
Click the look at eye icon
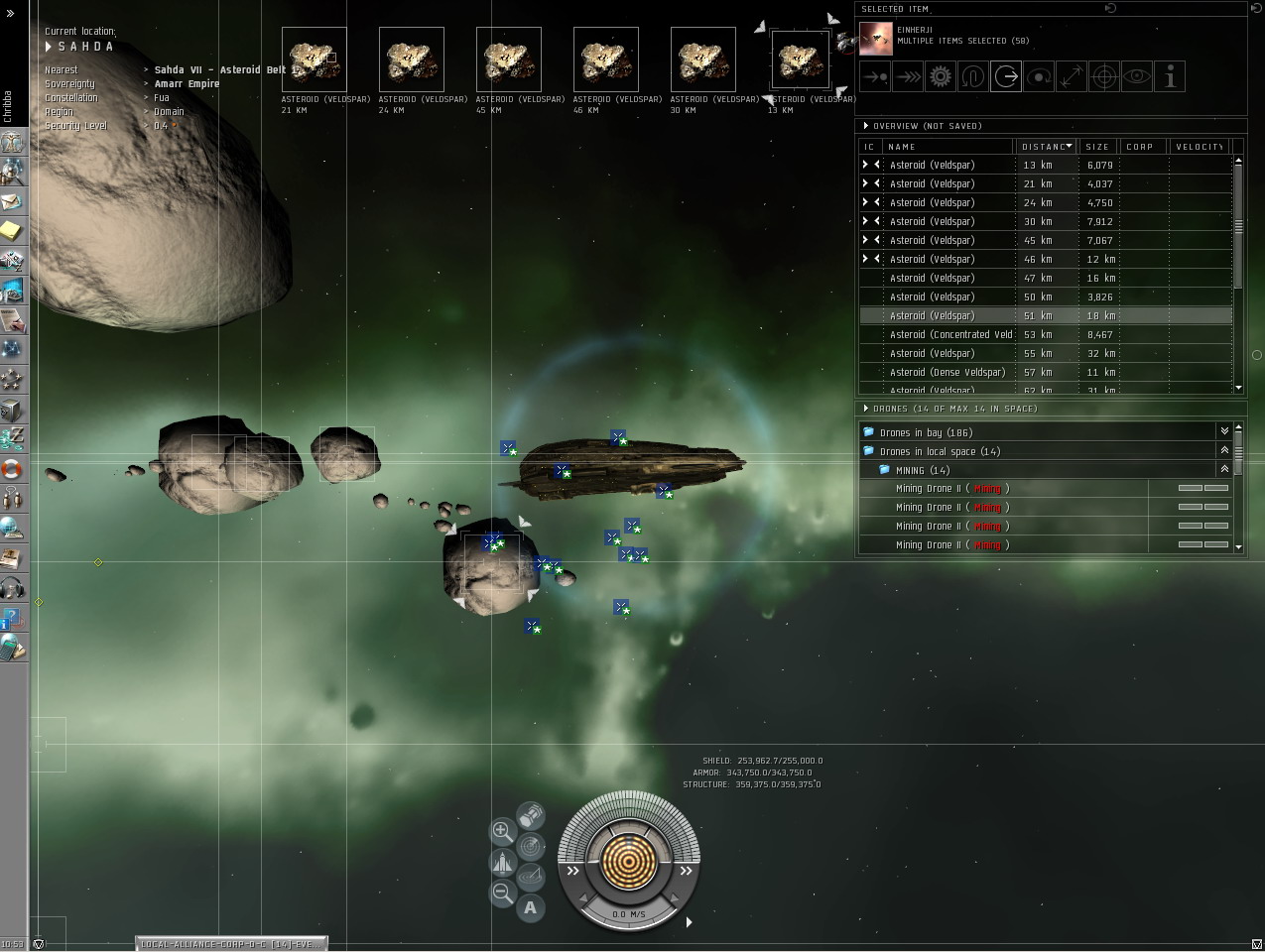[x=1137, y=76]
